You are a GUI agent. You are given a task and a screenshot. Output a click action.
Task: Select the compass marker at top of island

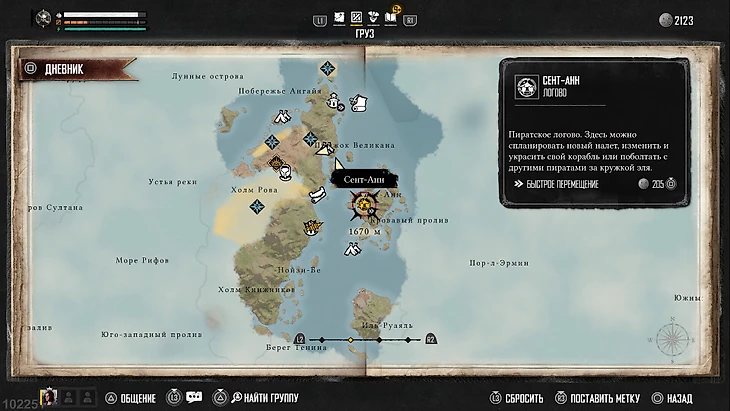pyautogui.click(x=327, y=68)
